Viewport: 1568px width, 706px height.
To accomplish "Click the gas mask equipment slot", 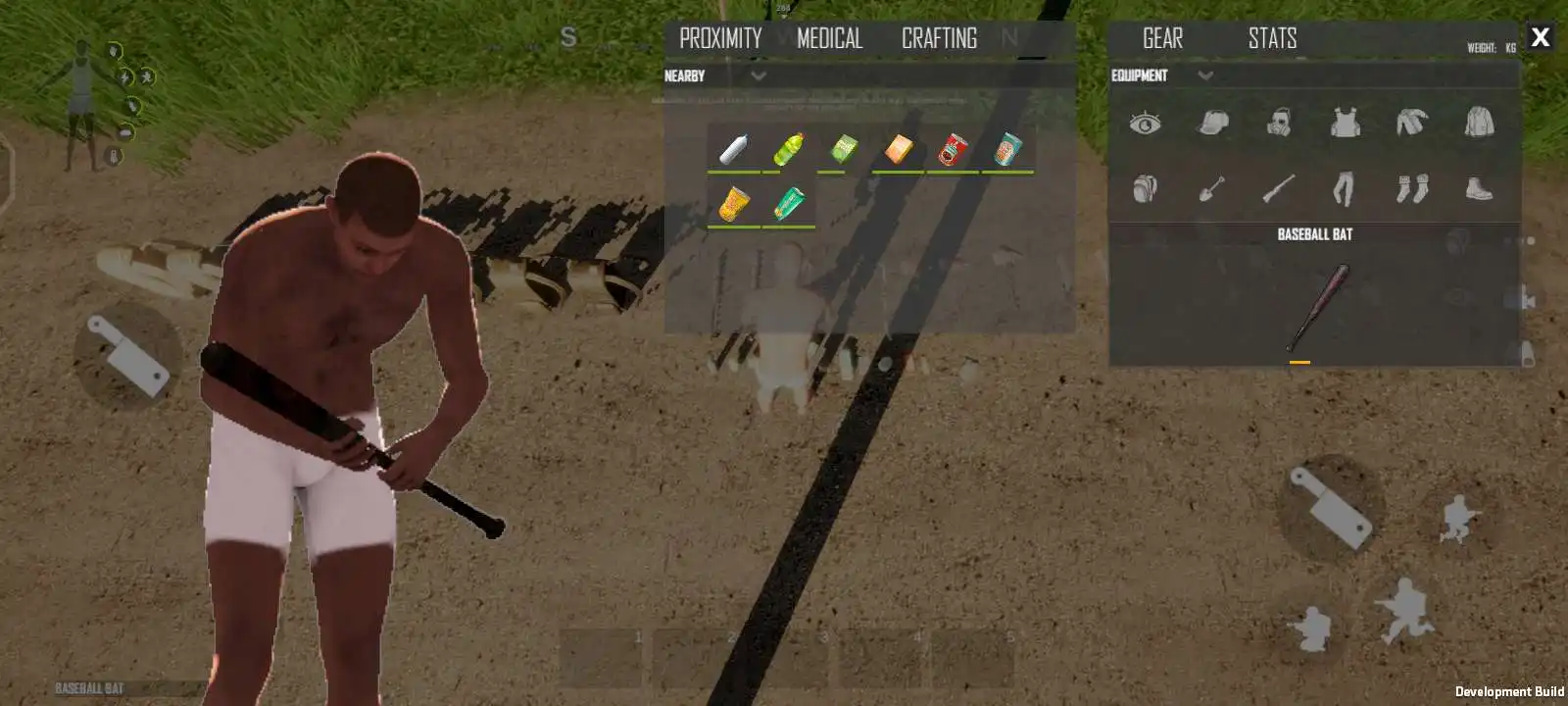I will (1279, 123).
